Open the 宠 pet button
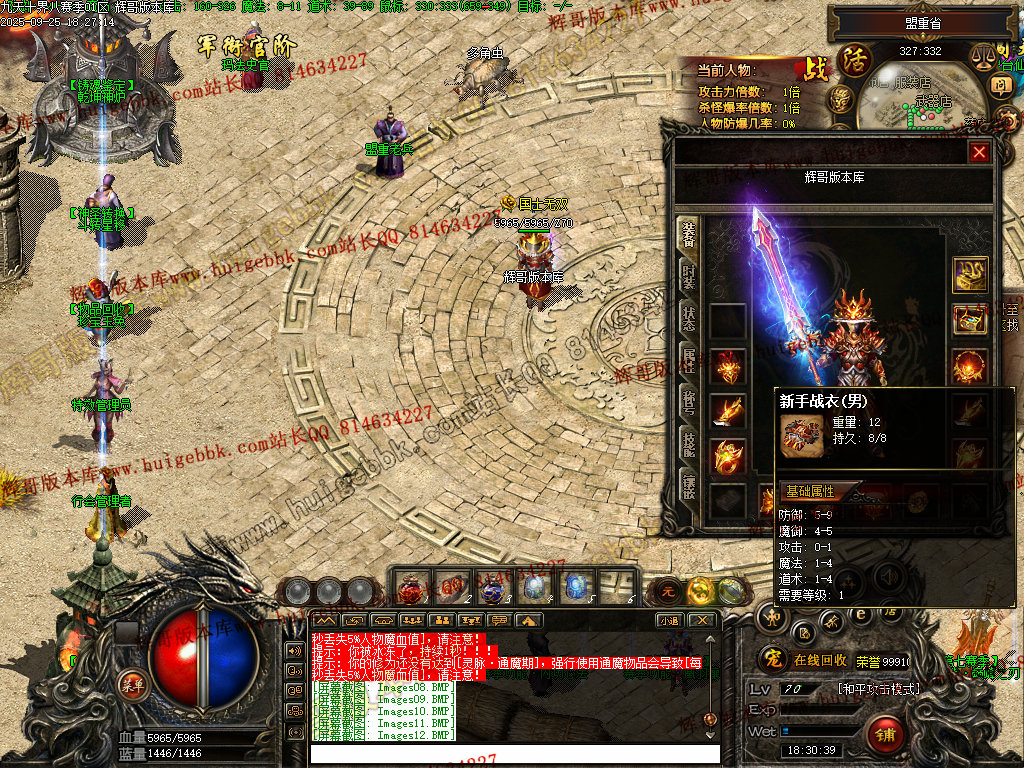Viewport: 1024px width, 768px height. click(770, 659)
